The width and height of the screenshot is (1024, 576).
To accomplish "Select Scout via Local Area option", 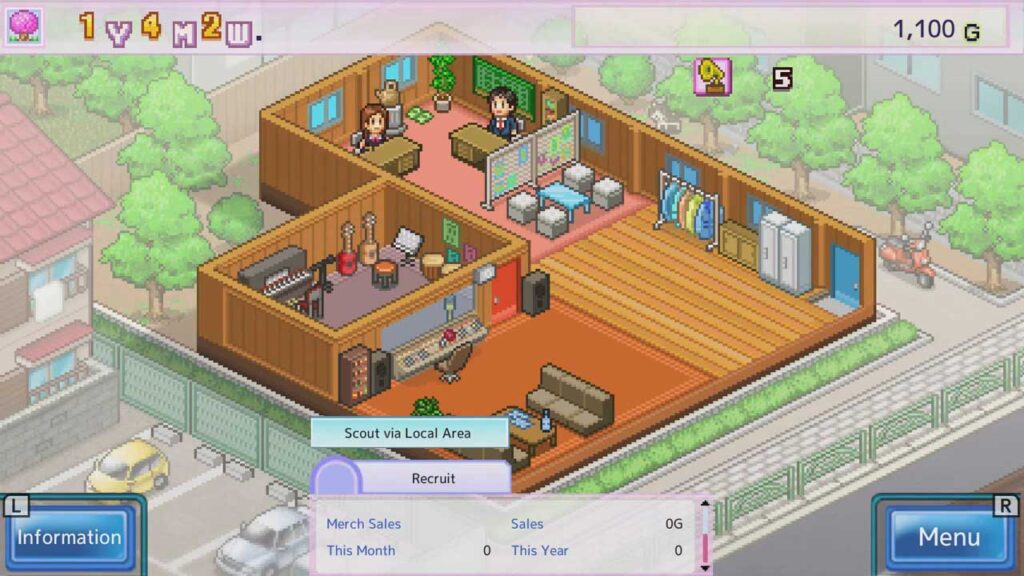I will click(x=408, y=433).
